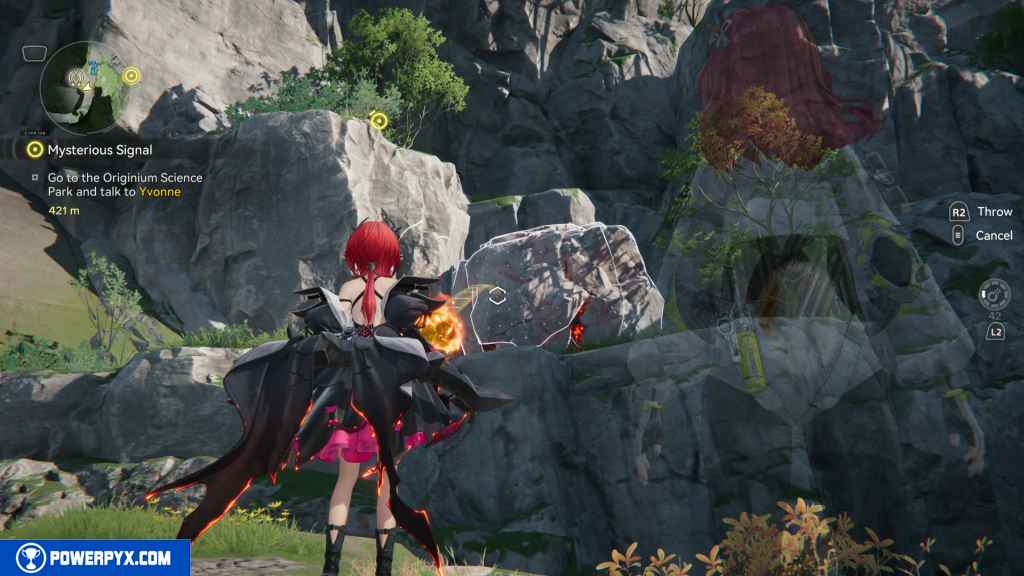This screenshot has width=1024, height=576.
Task: Click the yellow quest marker on the minimap edge
Action: tap(131, 75)
